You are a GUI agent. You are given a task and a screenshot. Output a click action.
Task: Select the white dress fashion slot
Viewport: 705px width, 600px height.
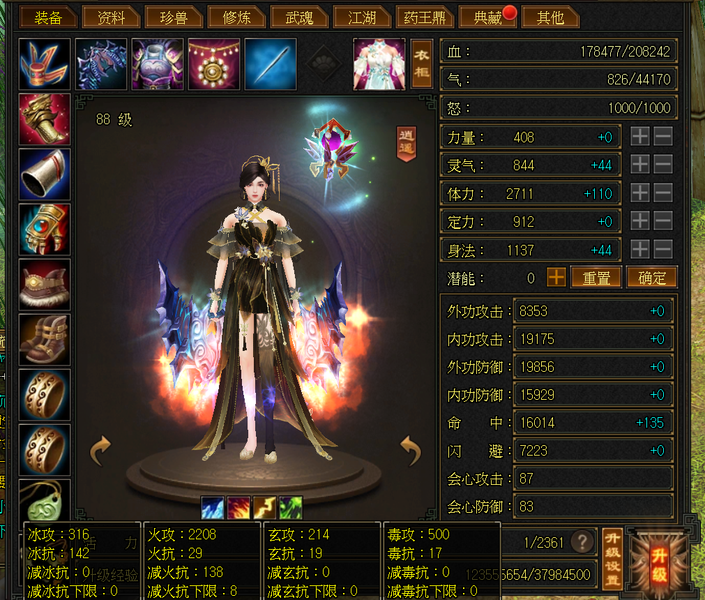[378, 63]
